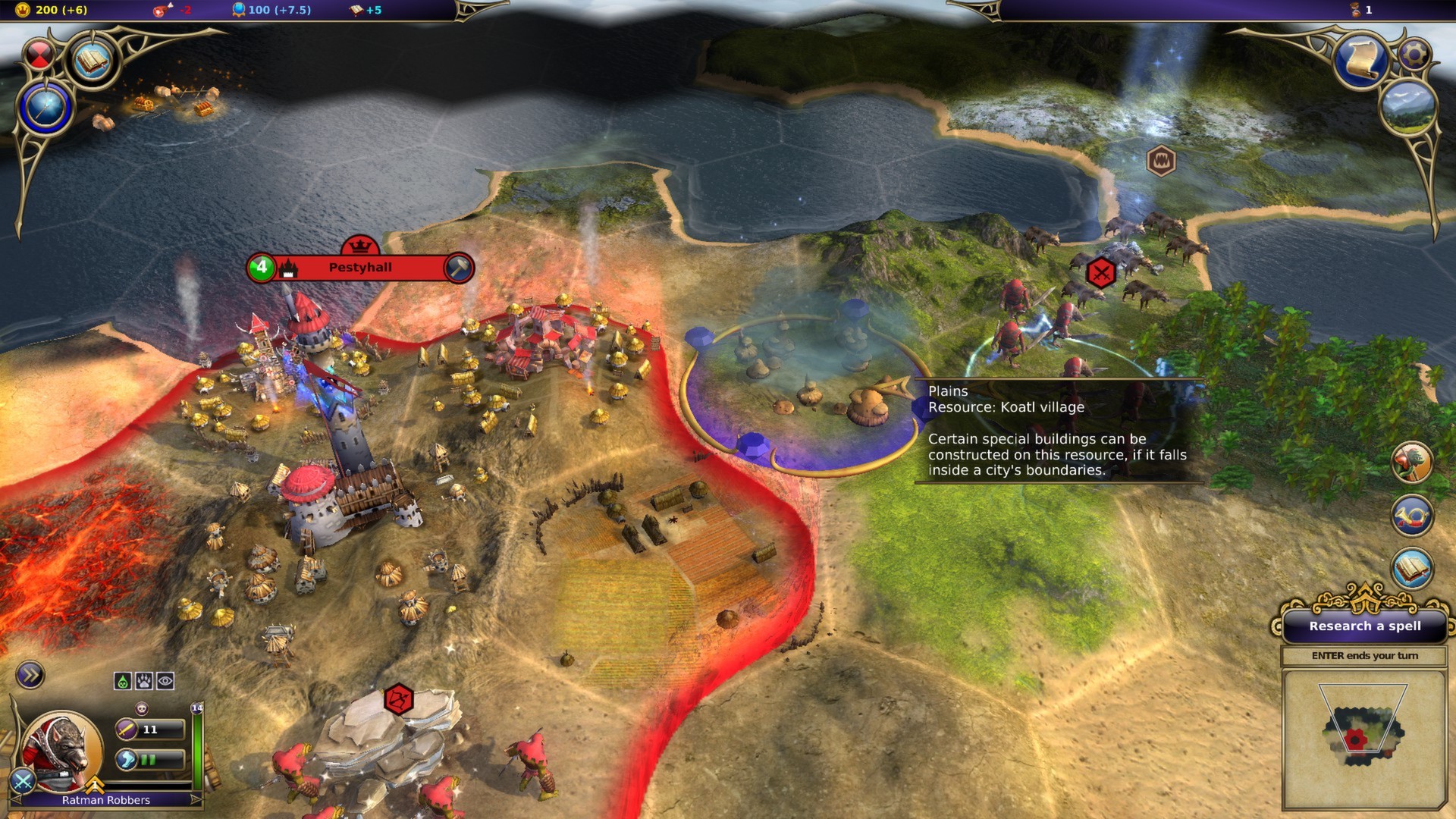The height and width of the screenshot is (819, 1456).
Task: Show the paw print perk
Action: [x=144, y=681]
